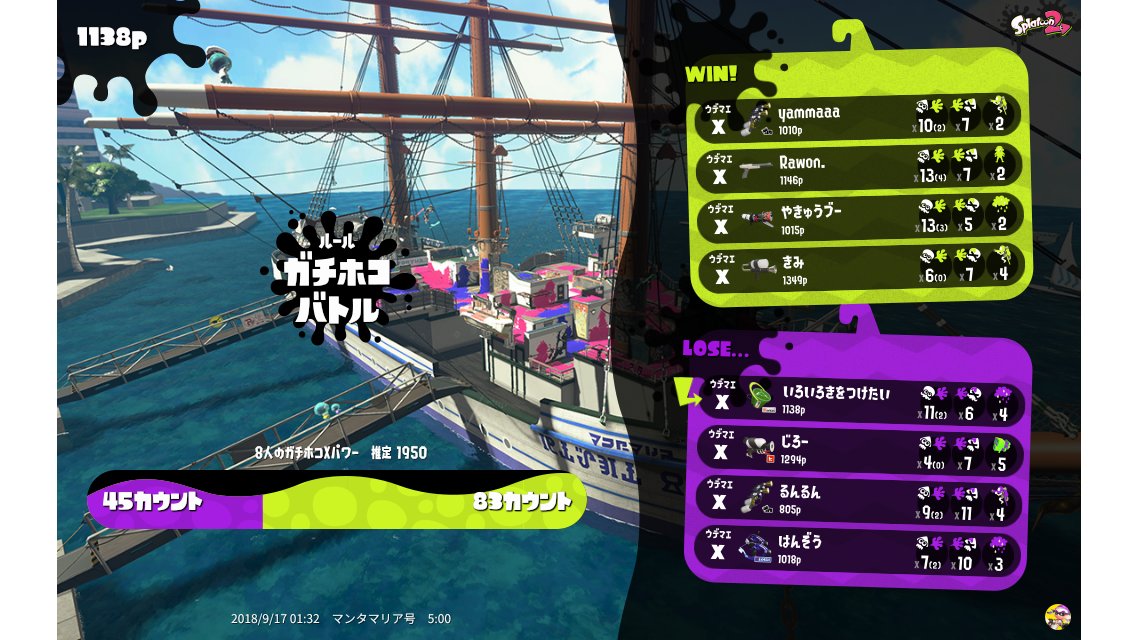This screenshot has width=1138, height=640.
Task: Select the はんぞう player row
Action: point(860,550)
